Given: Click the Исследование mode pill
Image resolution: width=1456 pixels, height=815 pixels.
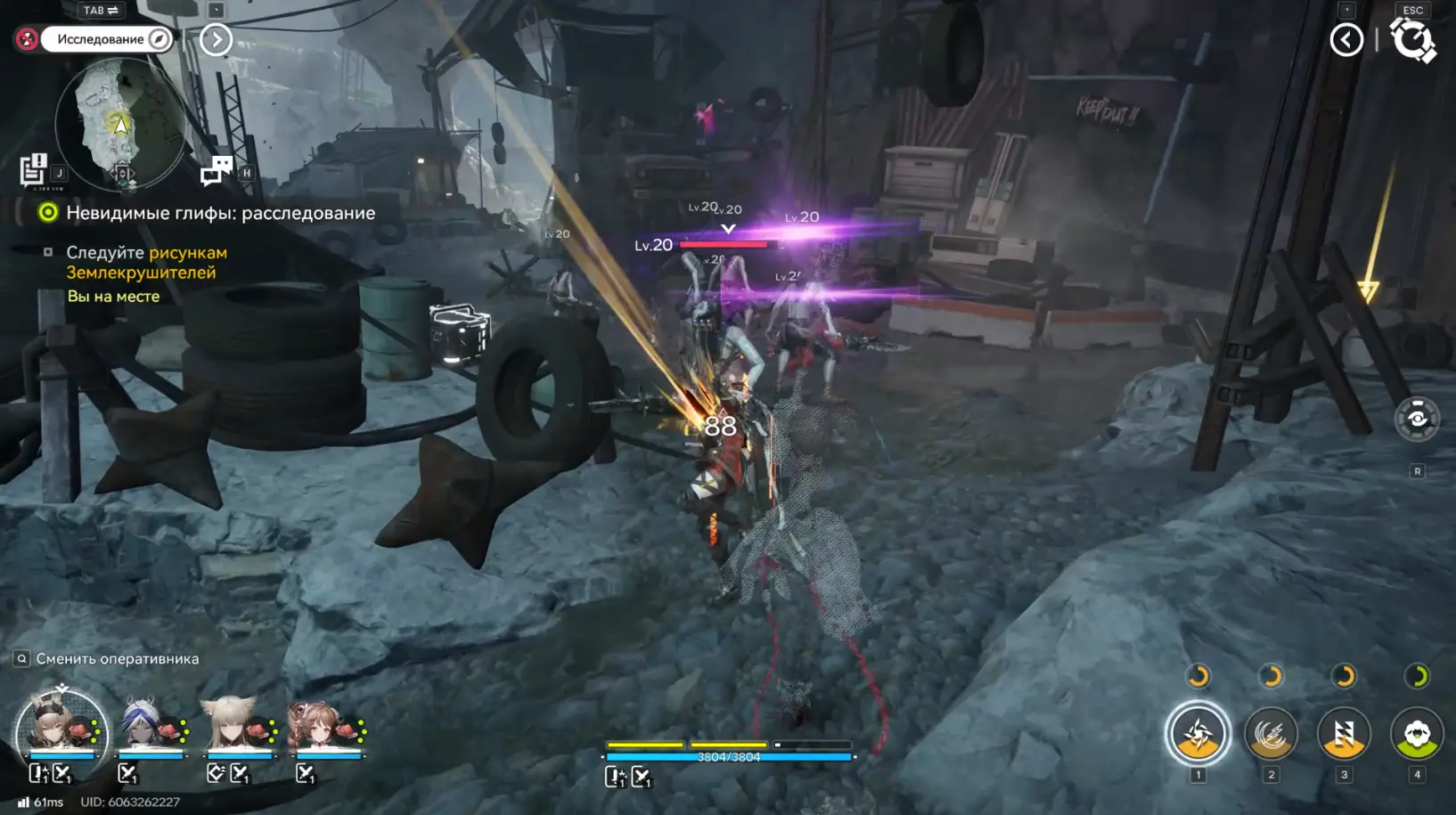Looking at the screenshot, I should [105, 39].
